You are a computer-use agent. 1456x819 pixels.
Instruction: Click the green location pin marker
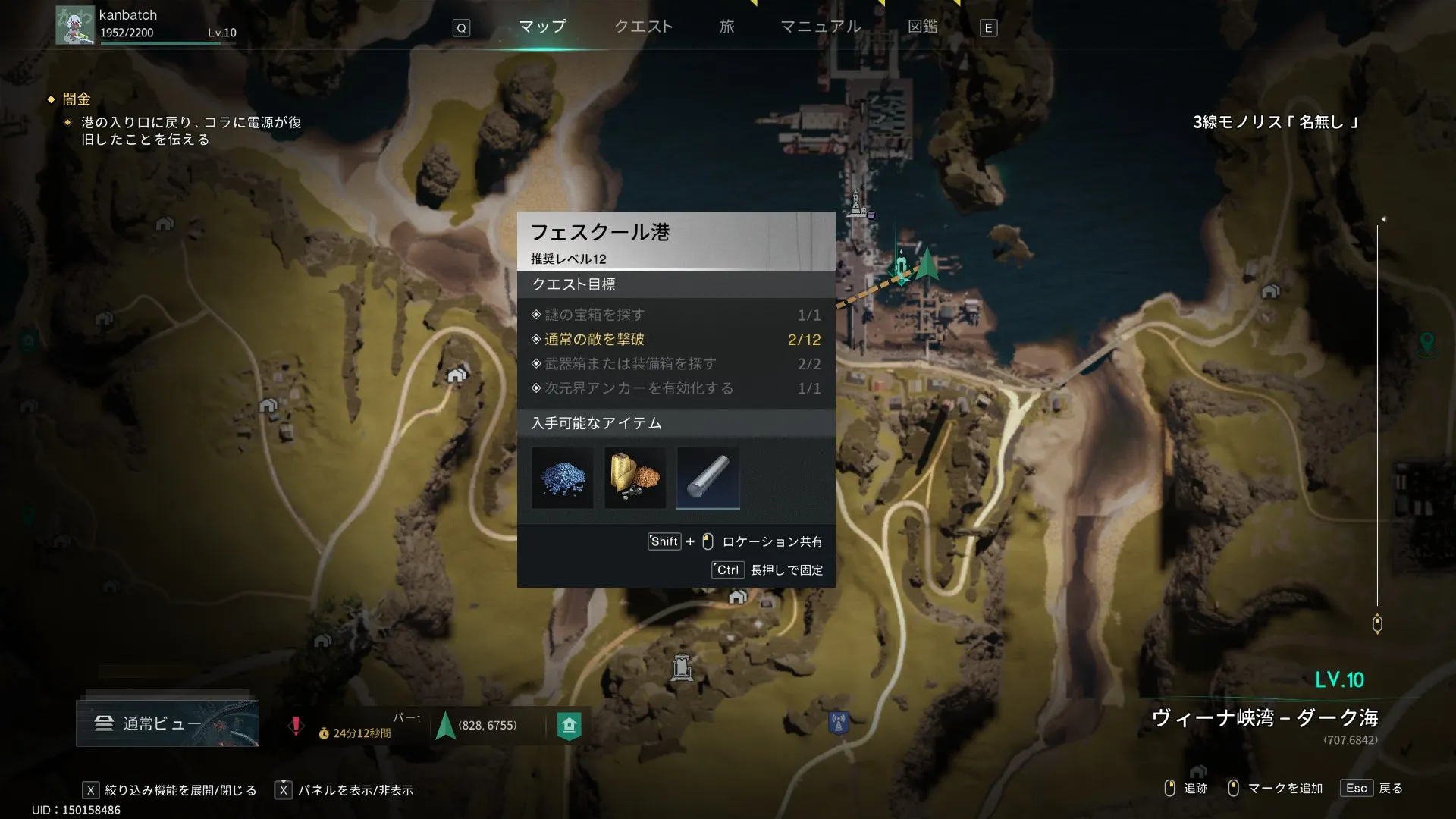point(1426,344)
